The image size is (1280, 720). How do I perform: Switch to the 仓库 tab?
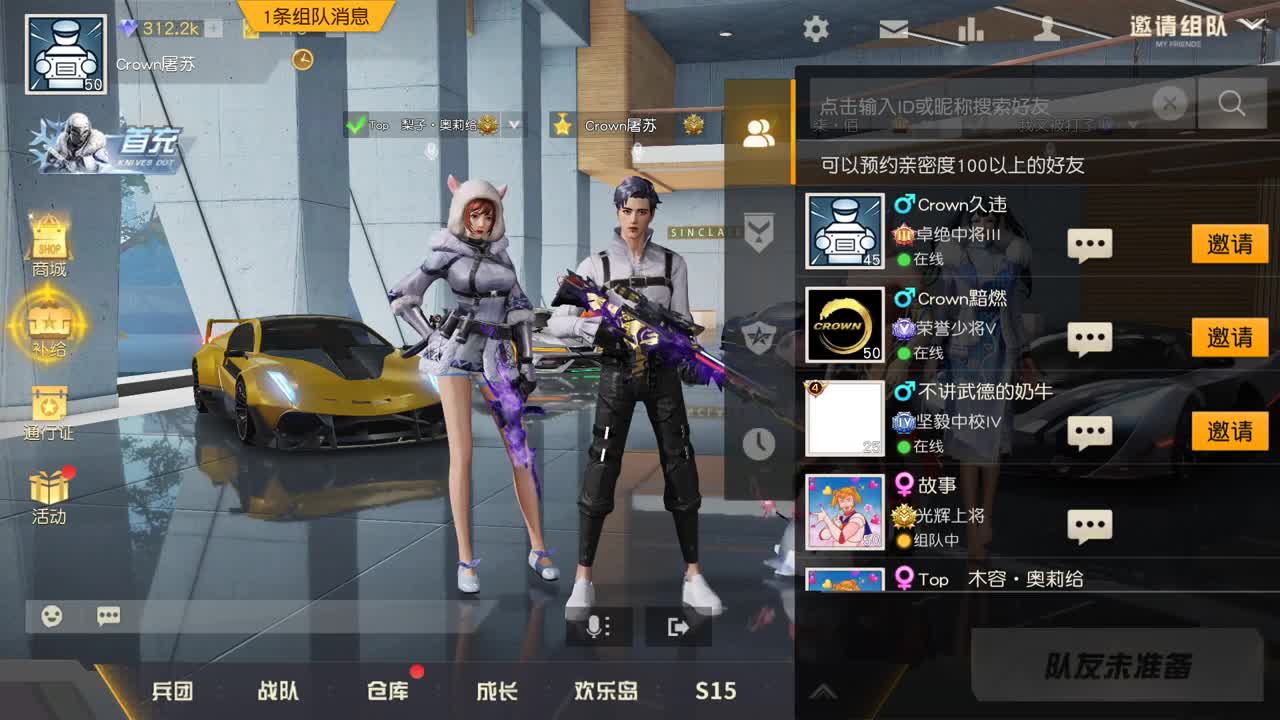[x=387, y=691]
